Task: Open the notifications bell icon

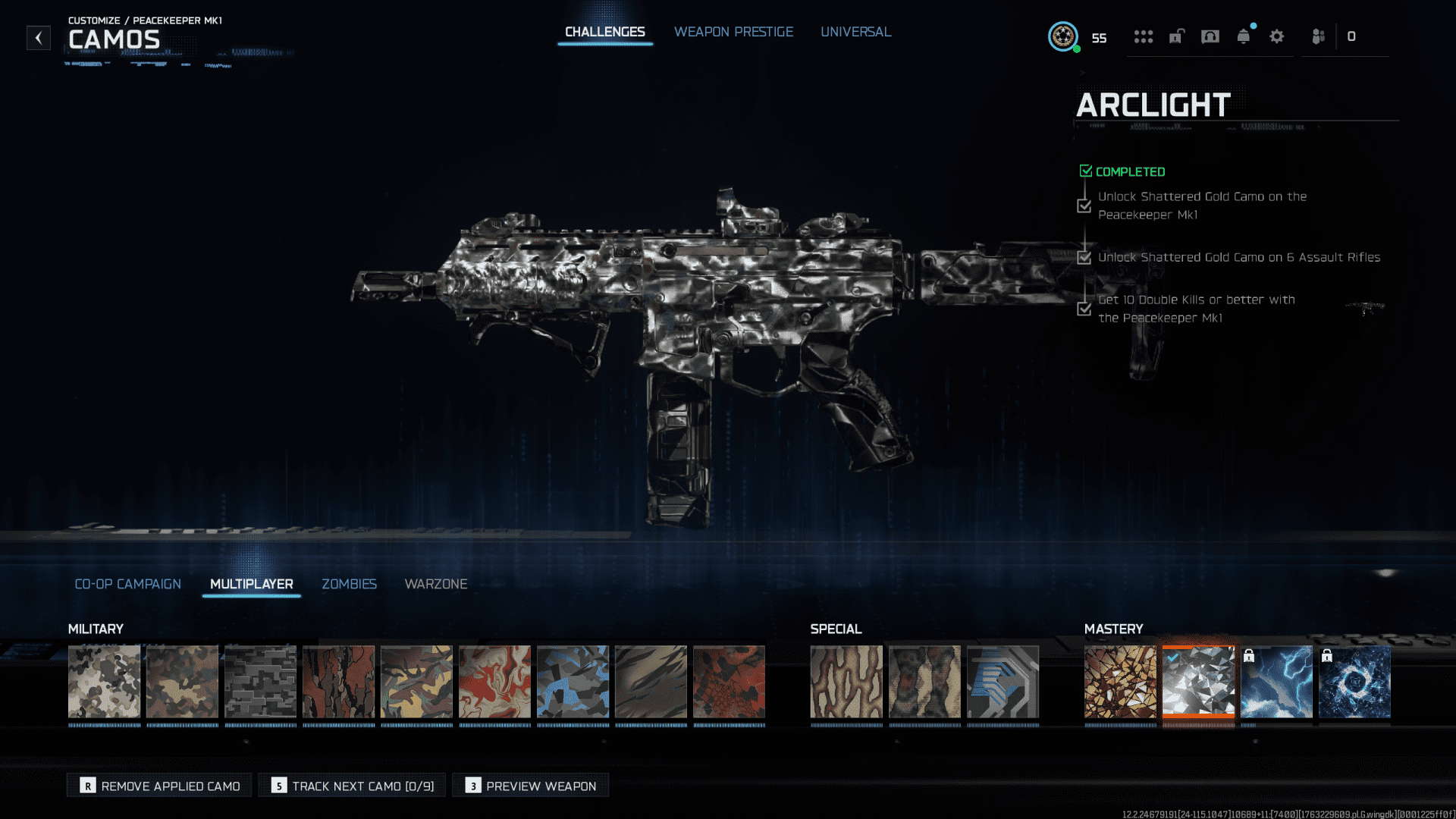Action: click(1243, 36)
